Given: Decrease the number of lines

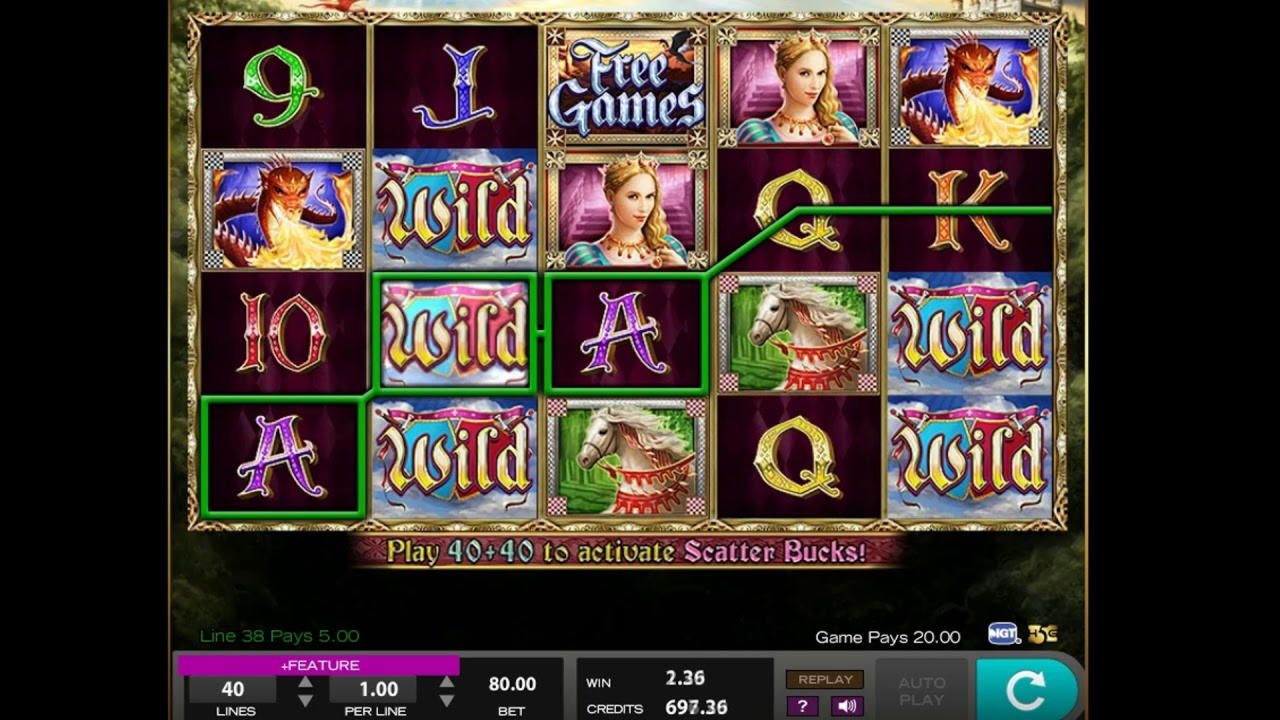Looking at the screenshot, I should point(305,700).
